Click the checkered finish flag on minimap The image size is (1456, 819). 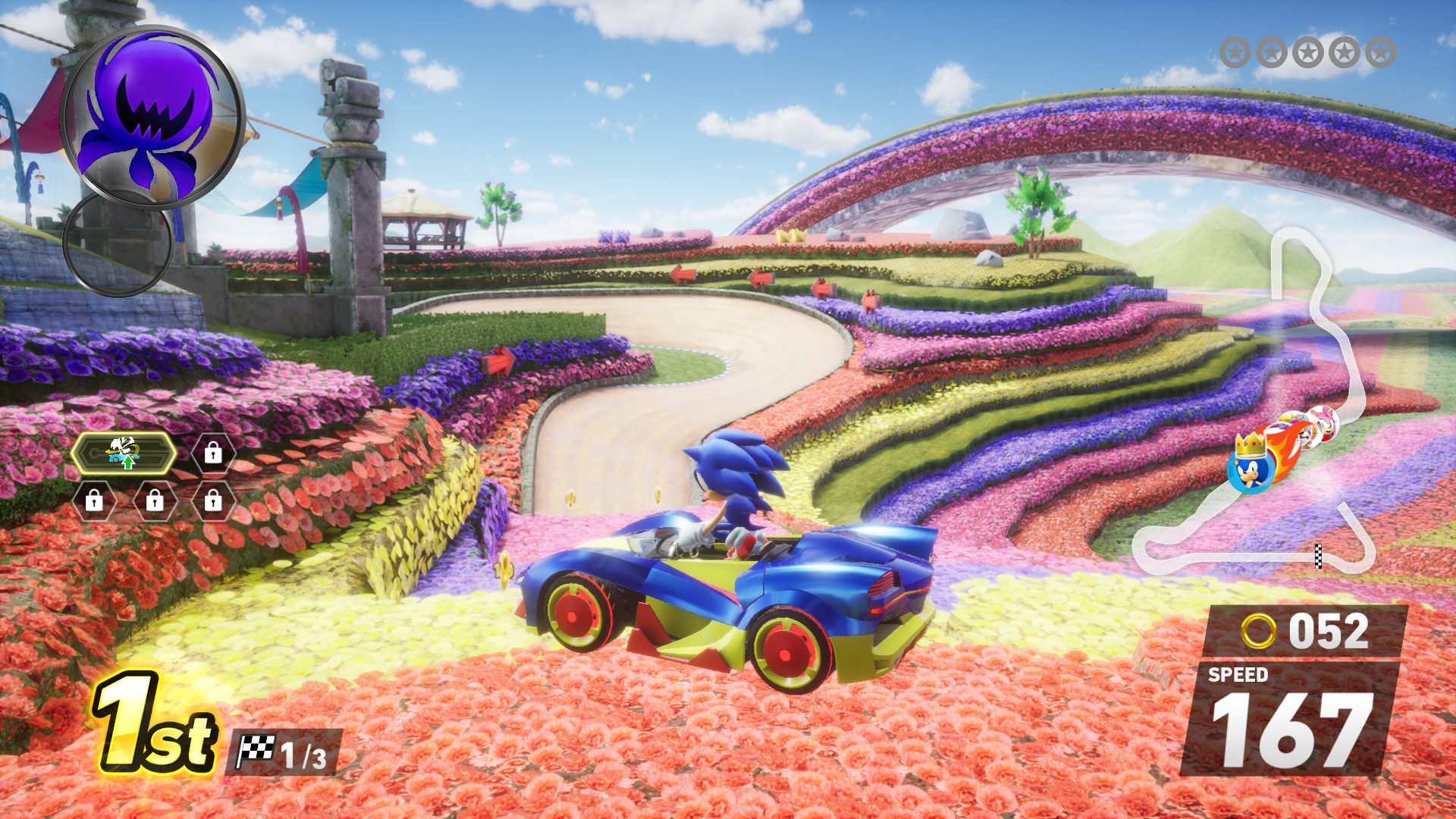click(x=1318, y=555)
